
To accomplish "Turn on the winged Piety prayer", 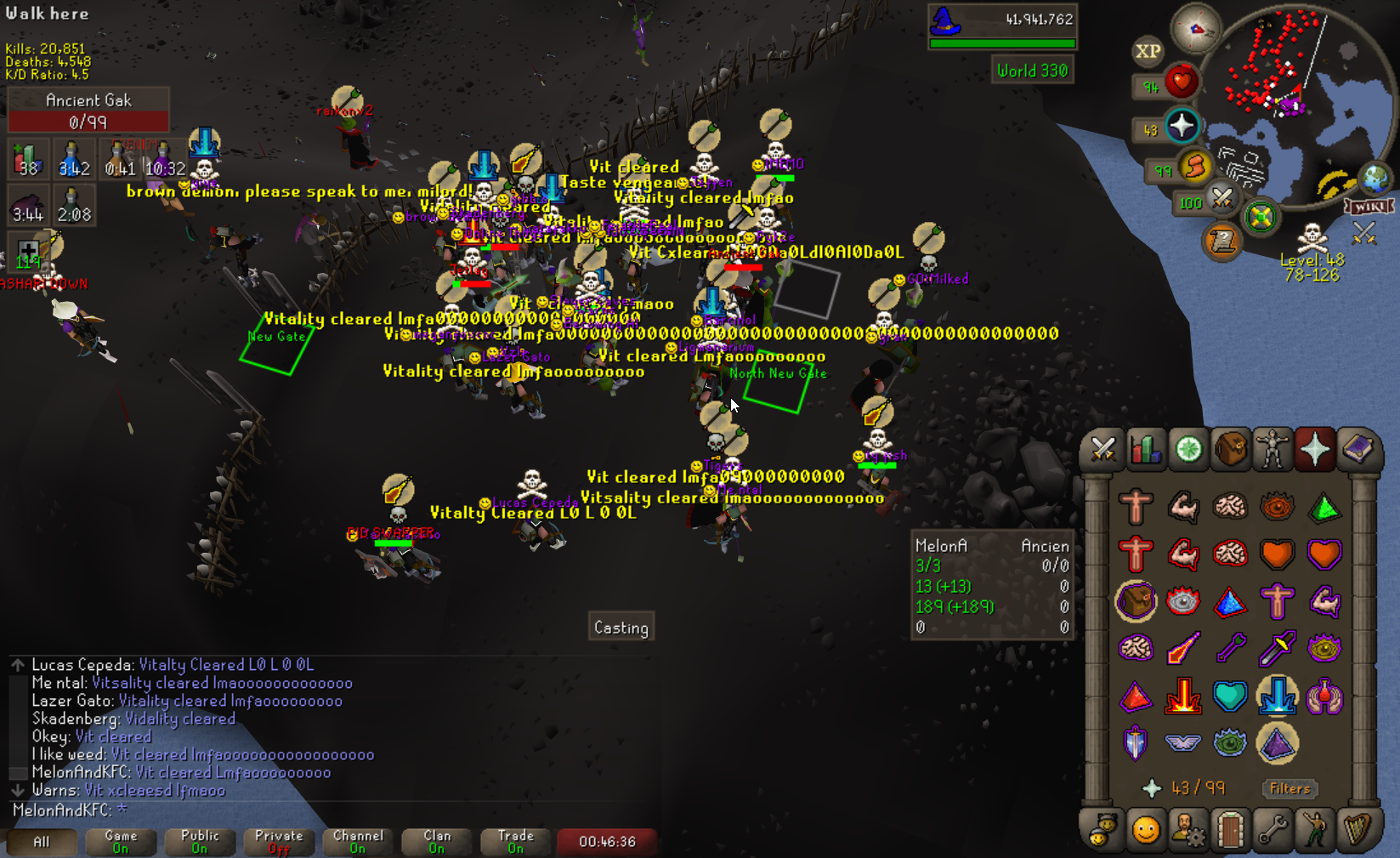I will (1182, 743).
